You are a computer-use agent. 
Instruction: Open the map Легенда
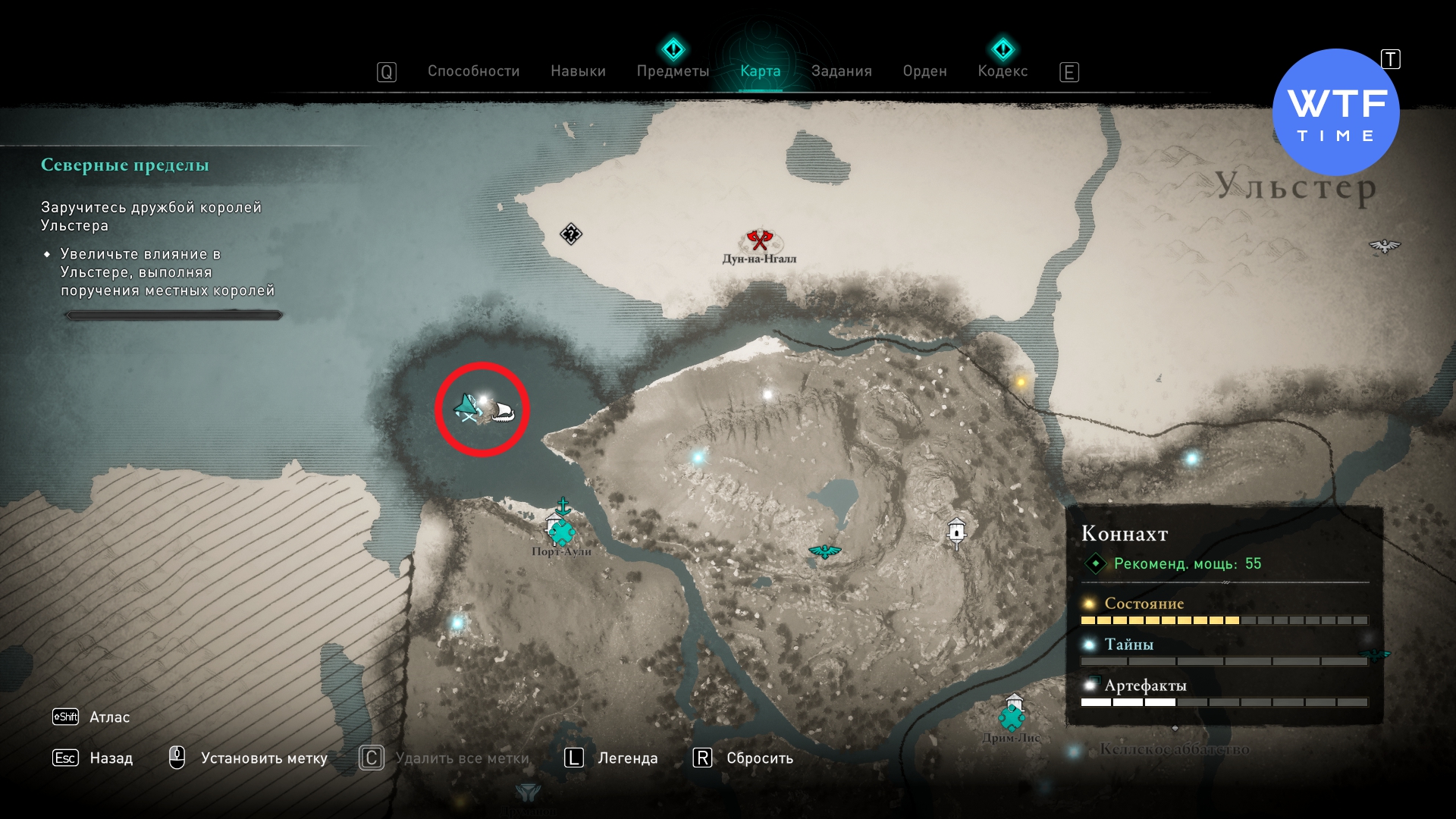(627, 758)
